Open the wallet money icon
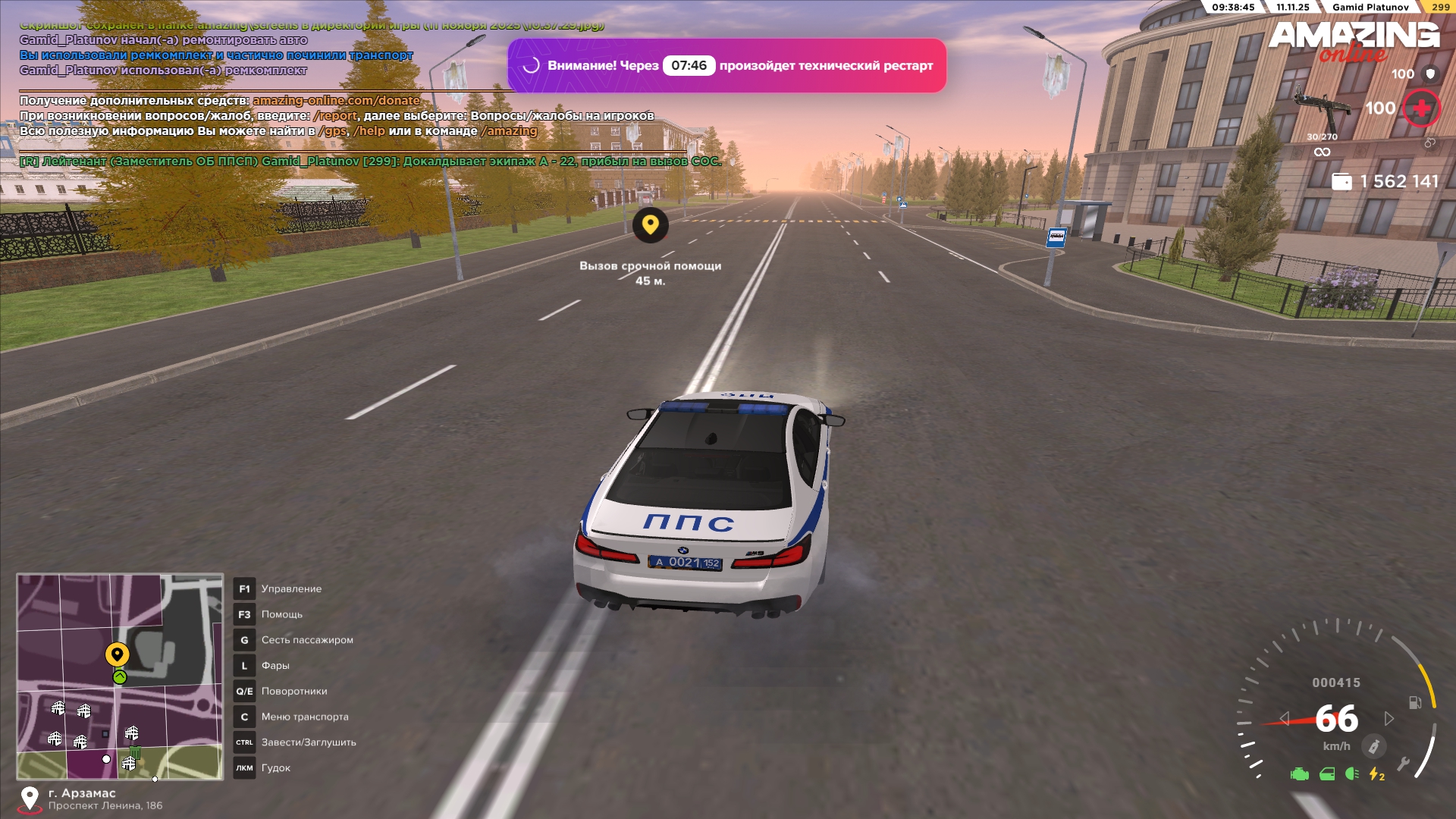The height and width of the screenshot is (819, 1456). [x=1341, y=182]
